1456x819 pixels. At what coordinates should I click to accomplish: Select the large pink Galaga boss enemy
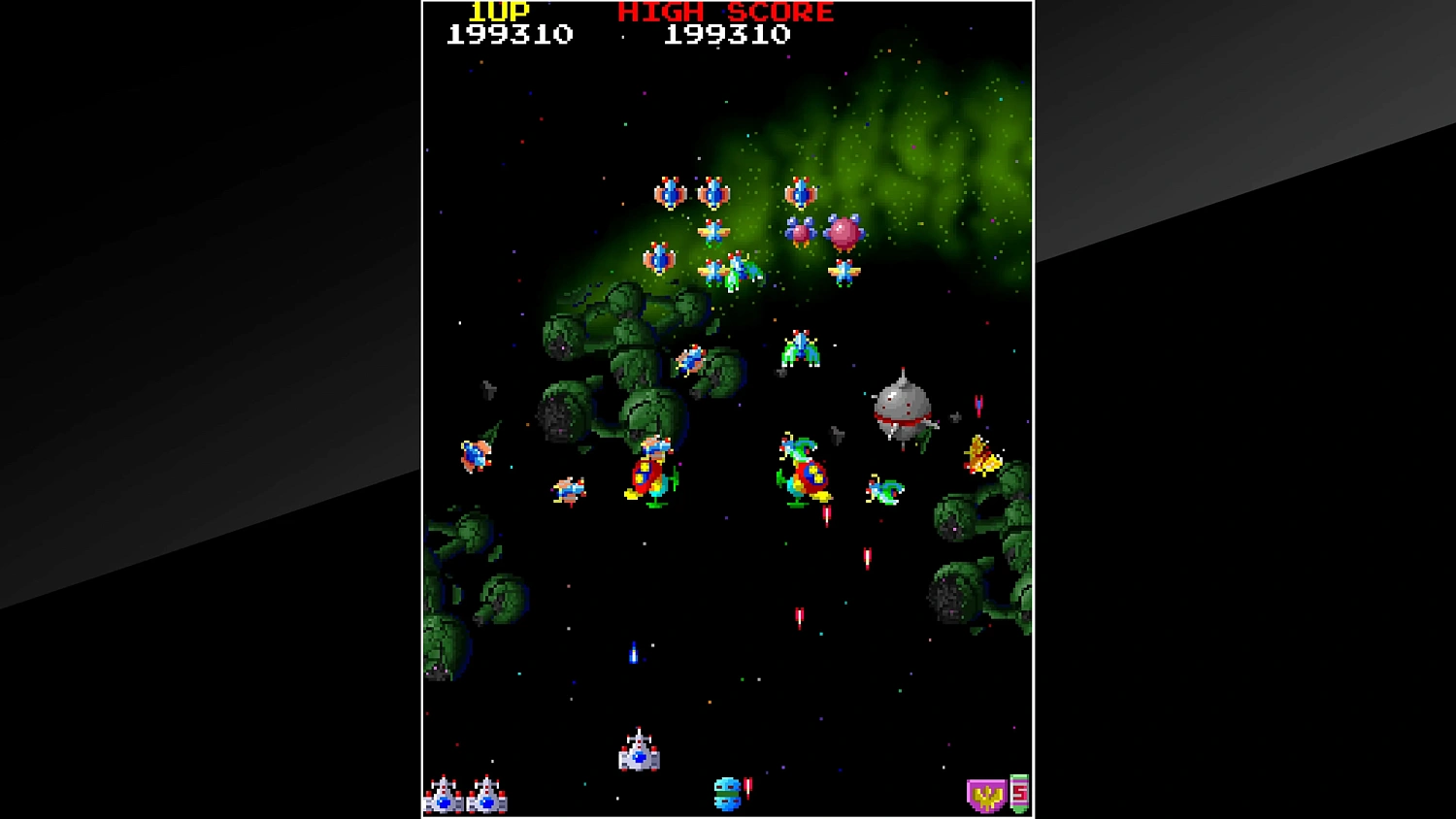(844, 233)
